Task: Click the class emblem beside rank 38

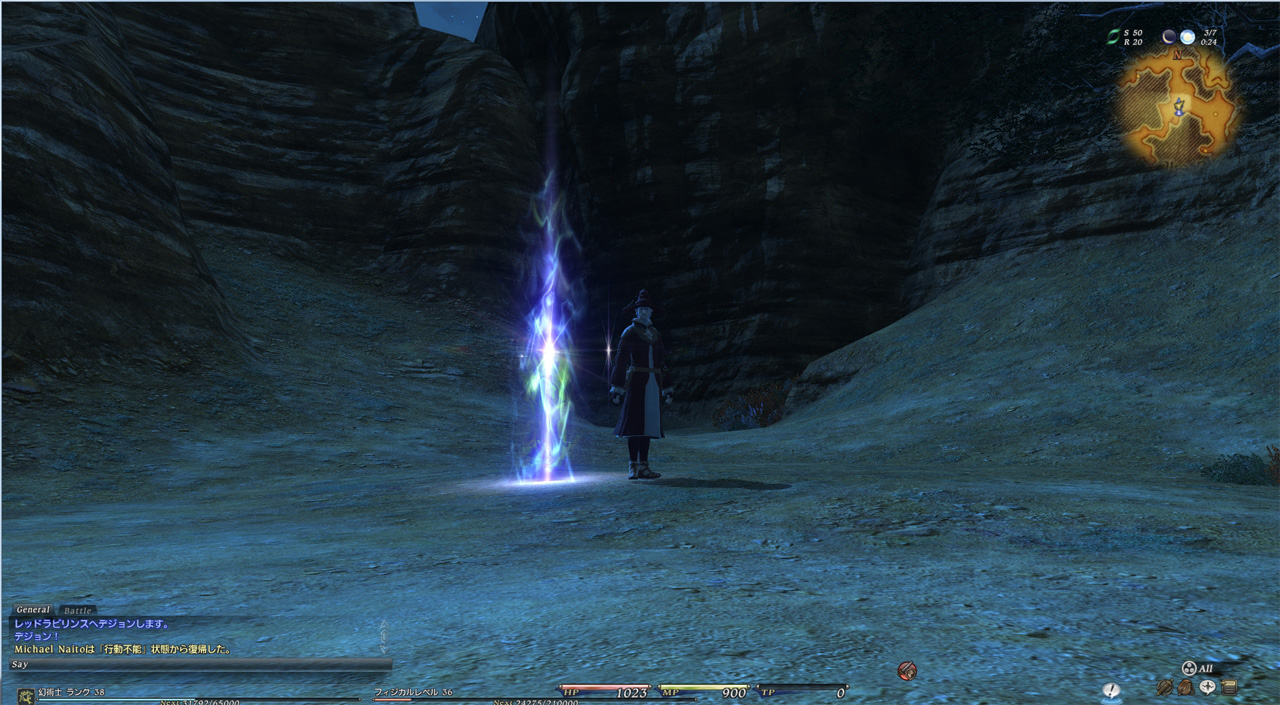Action: click(x=26, y=695)
